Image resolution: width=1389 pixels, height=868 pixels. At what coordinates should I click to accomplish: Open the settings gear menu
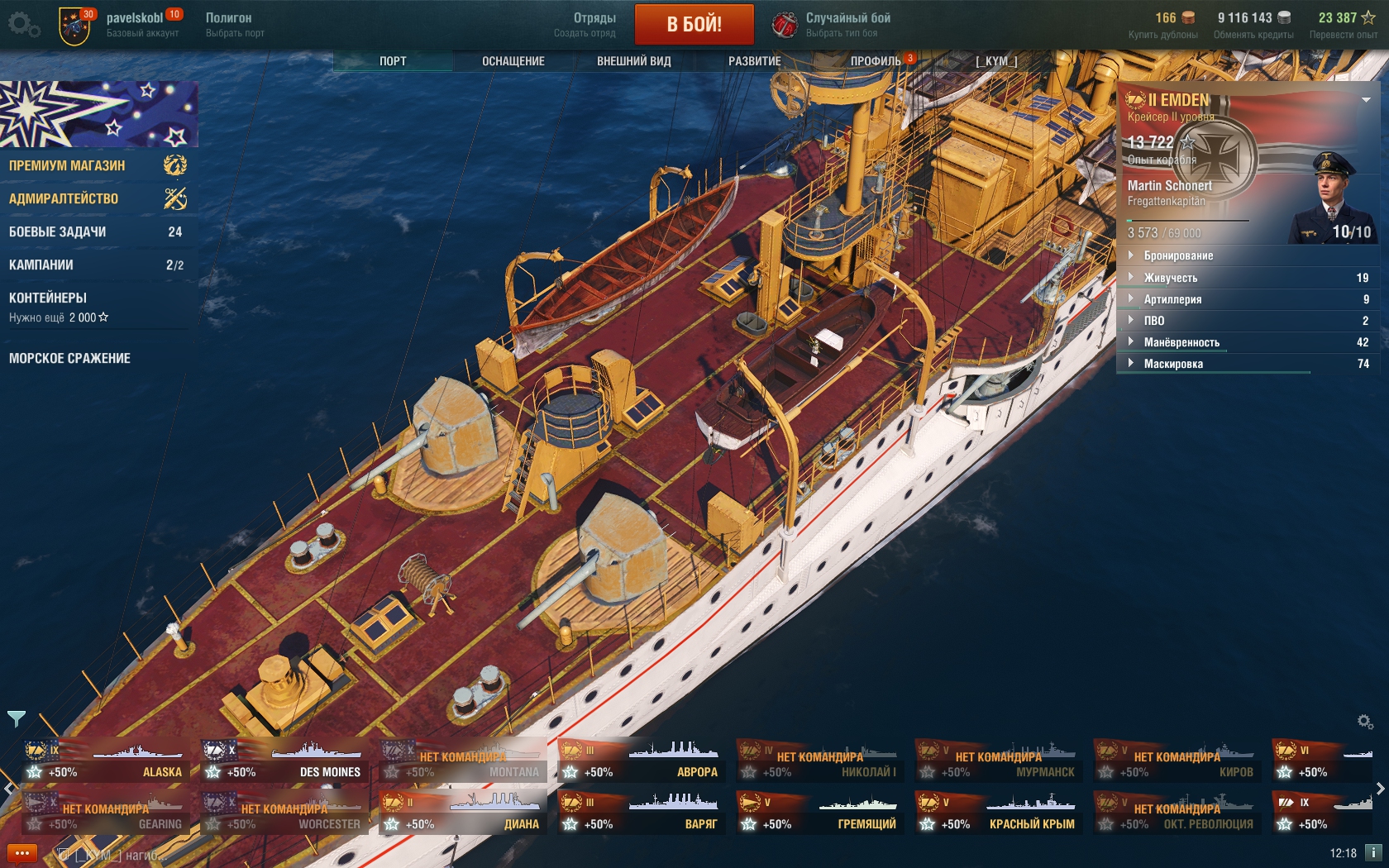coord(23,24)
